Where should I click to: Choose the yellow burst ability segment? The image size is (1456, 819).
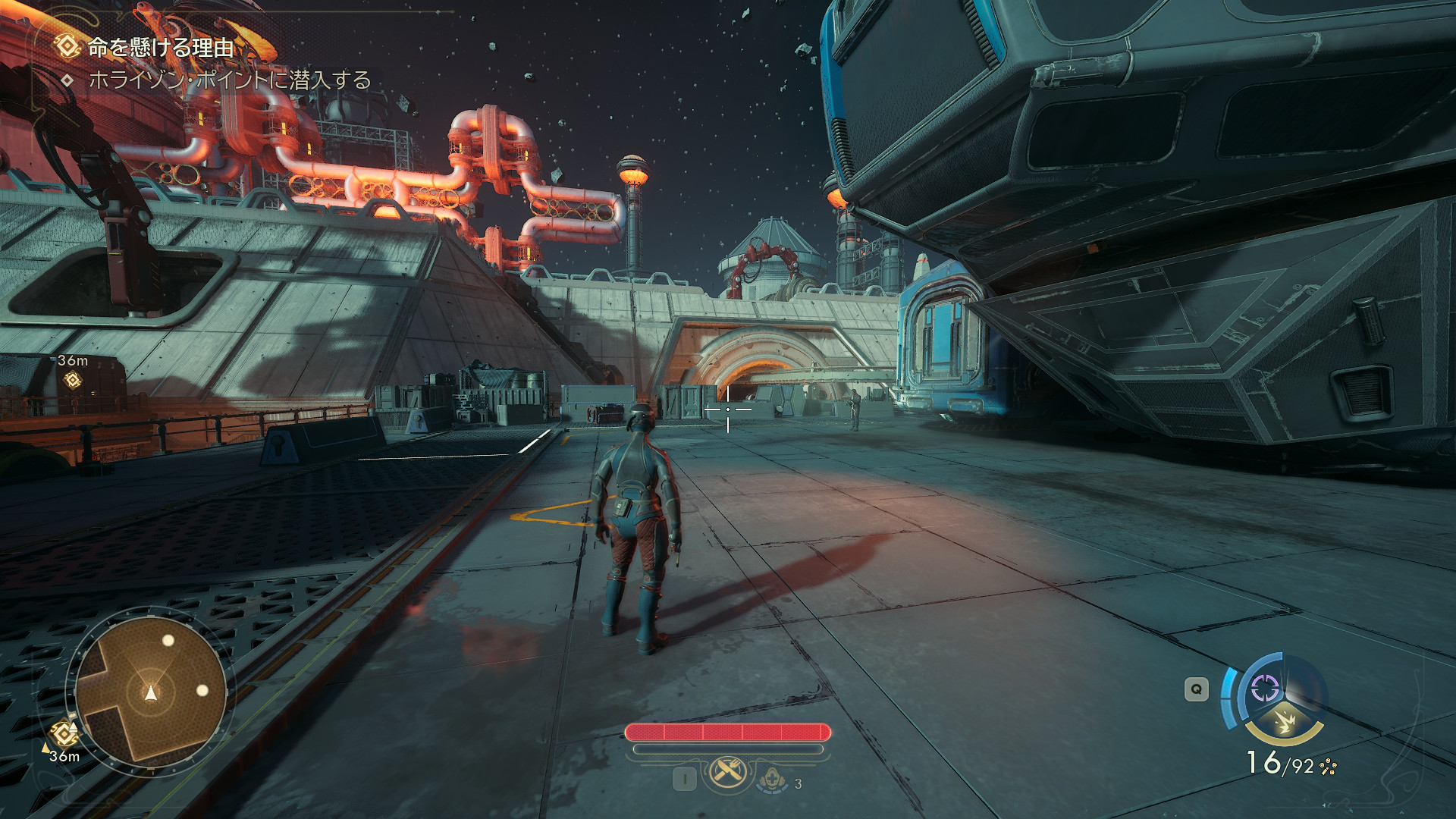[1285, 723]
